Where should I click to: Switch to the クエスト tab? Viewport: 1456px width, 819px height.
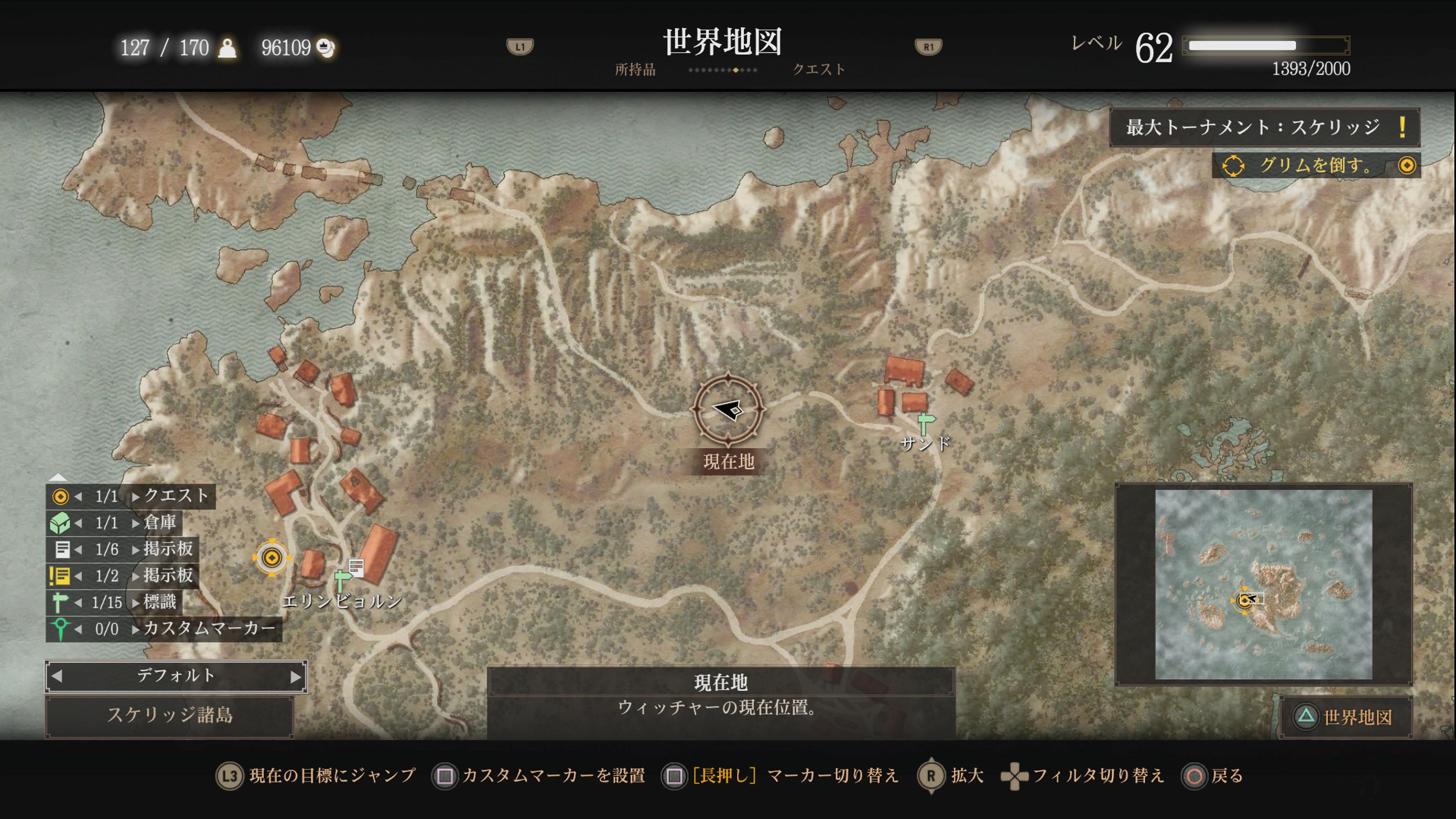(819, 69)
